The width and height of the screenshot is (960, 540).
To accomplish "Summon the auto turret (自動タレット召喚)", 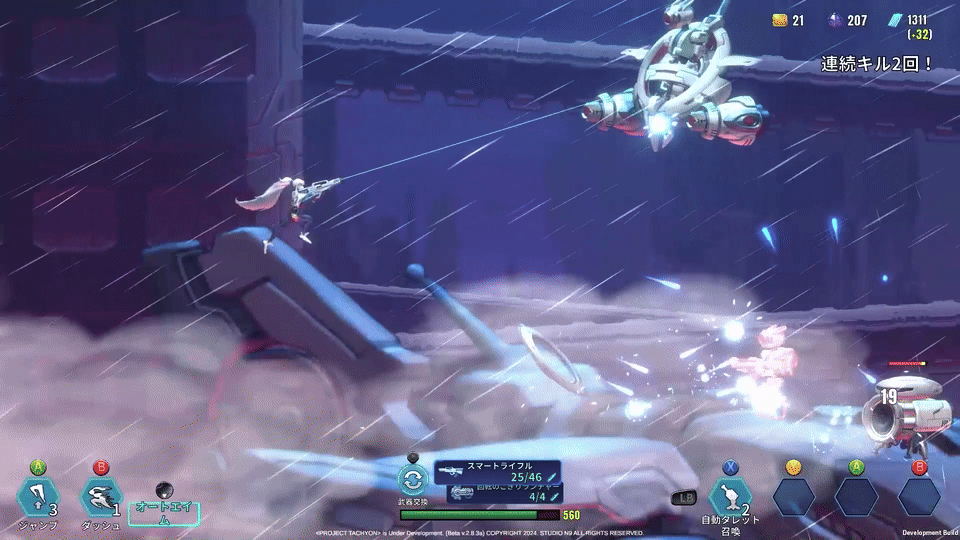I will click(x=730, y=497).
